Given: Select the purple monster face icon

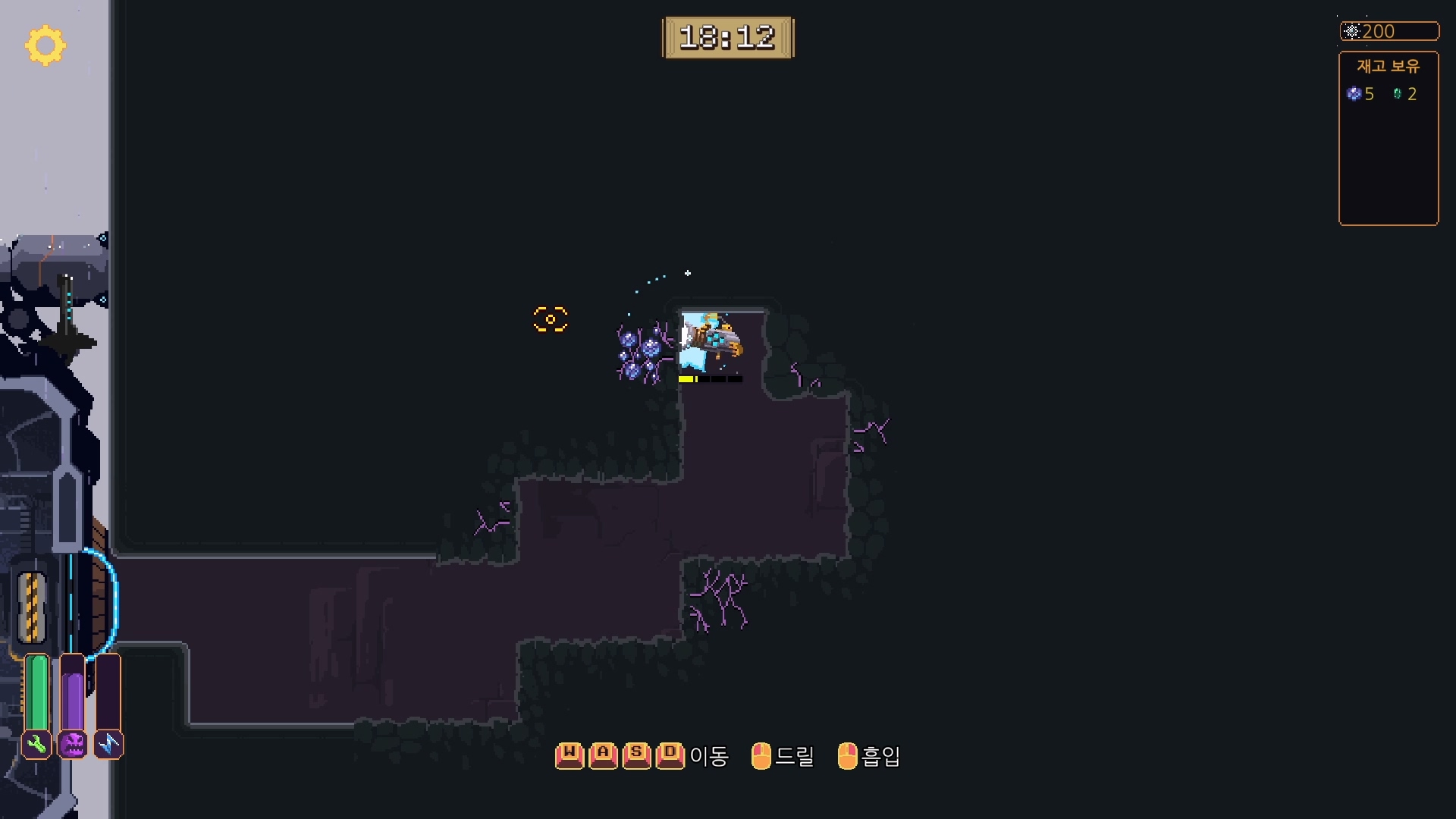Looking at the screenshot, I should click(x=73, y=745).
